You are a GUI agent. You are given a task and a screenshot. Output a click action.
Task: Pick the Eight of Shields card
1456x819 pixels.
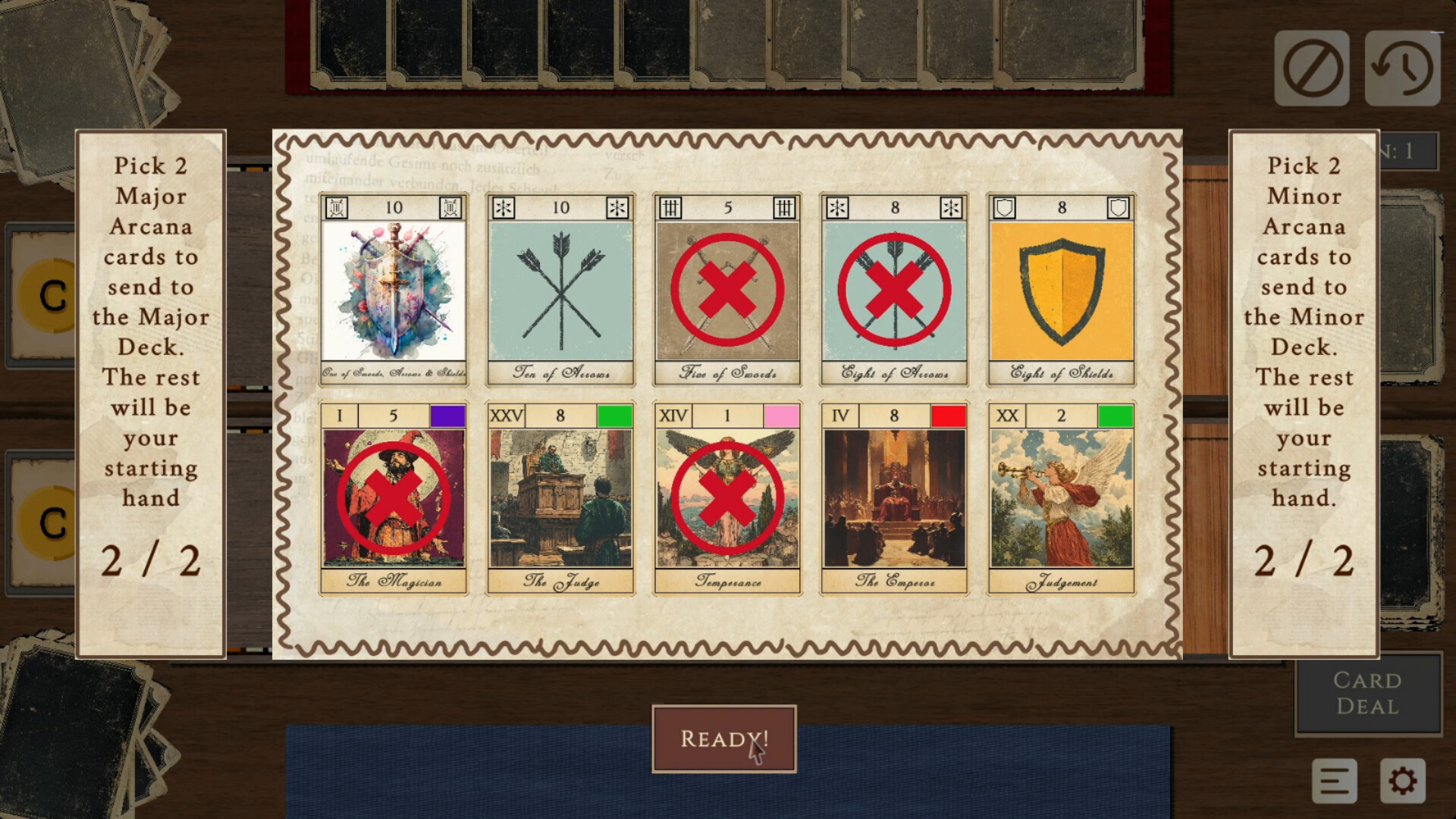click(1061, 290)
